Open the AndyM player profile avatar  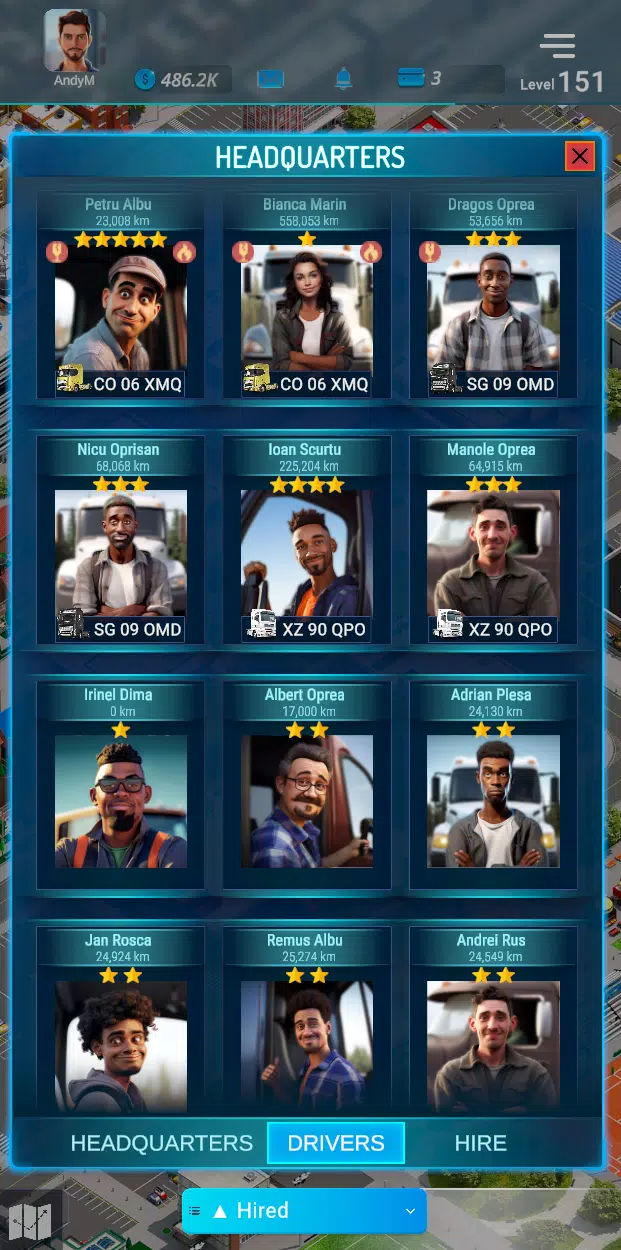tap(74, 42)
